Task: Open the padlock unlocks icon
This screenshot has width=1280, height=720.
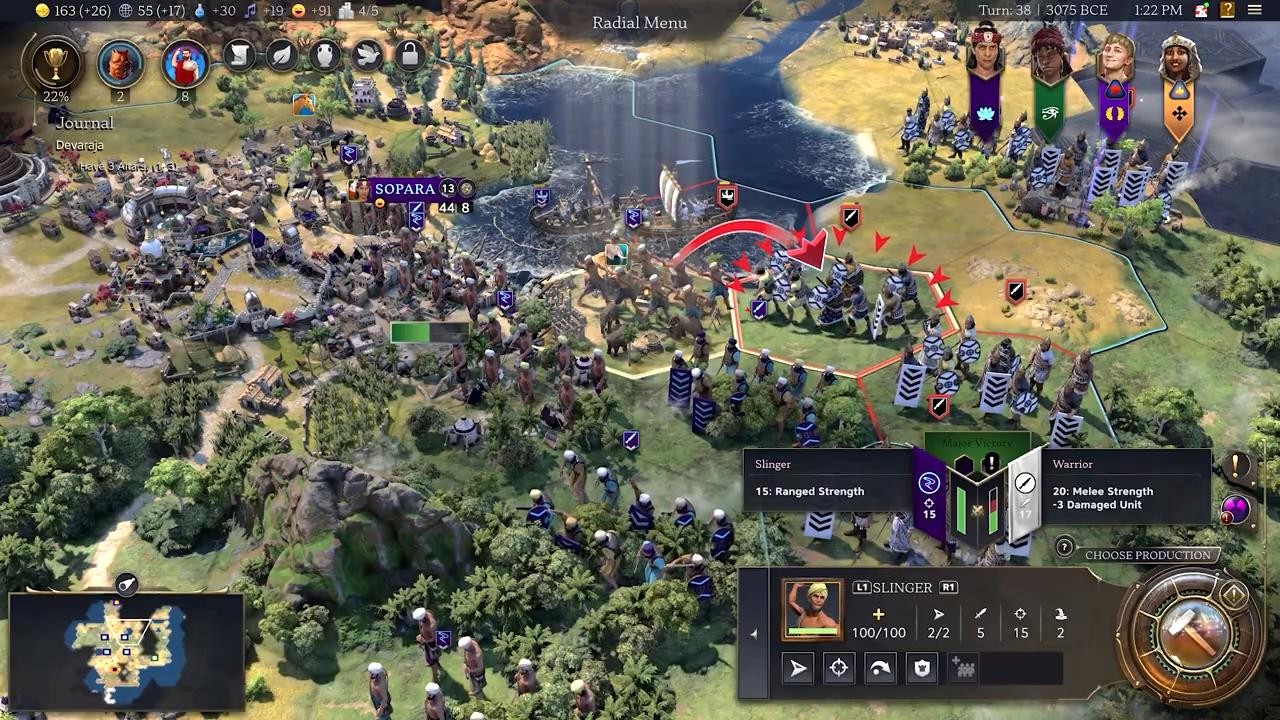Action: [x=410, y=55]
